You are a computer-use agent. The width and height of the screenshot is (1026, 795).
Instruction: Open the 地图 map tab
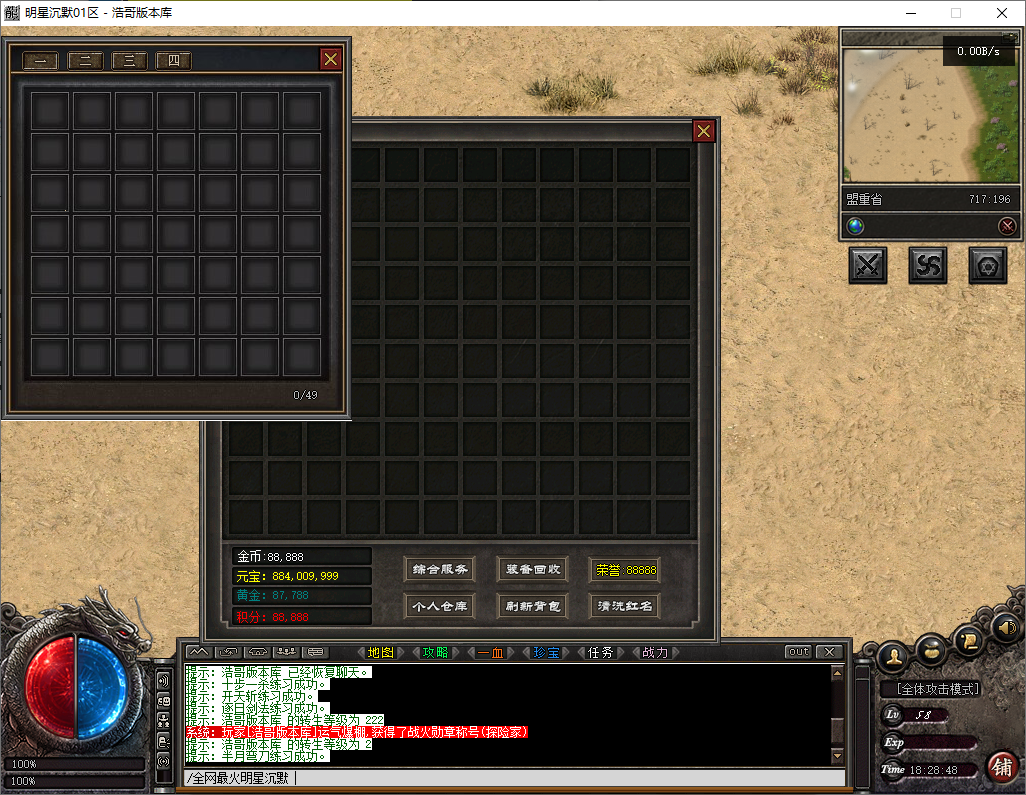tap(380, 652)
